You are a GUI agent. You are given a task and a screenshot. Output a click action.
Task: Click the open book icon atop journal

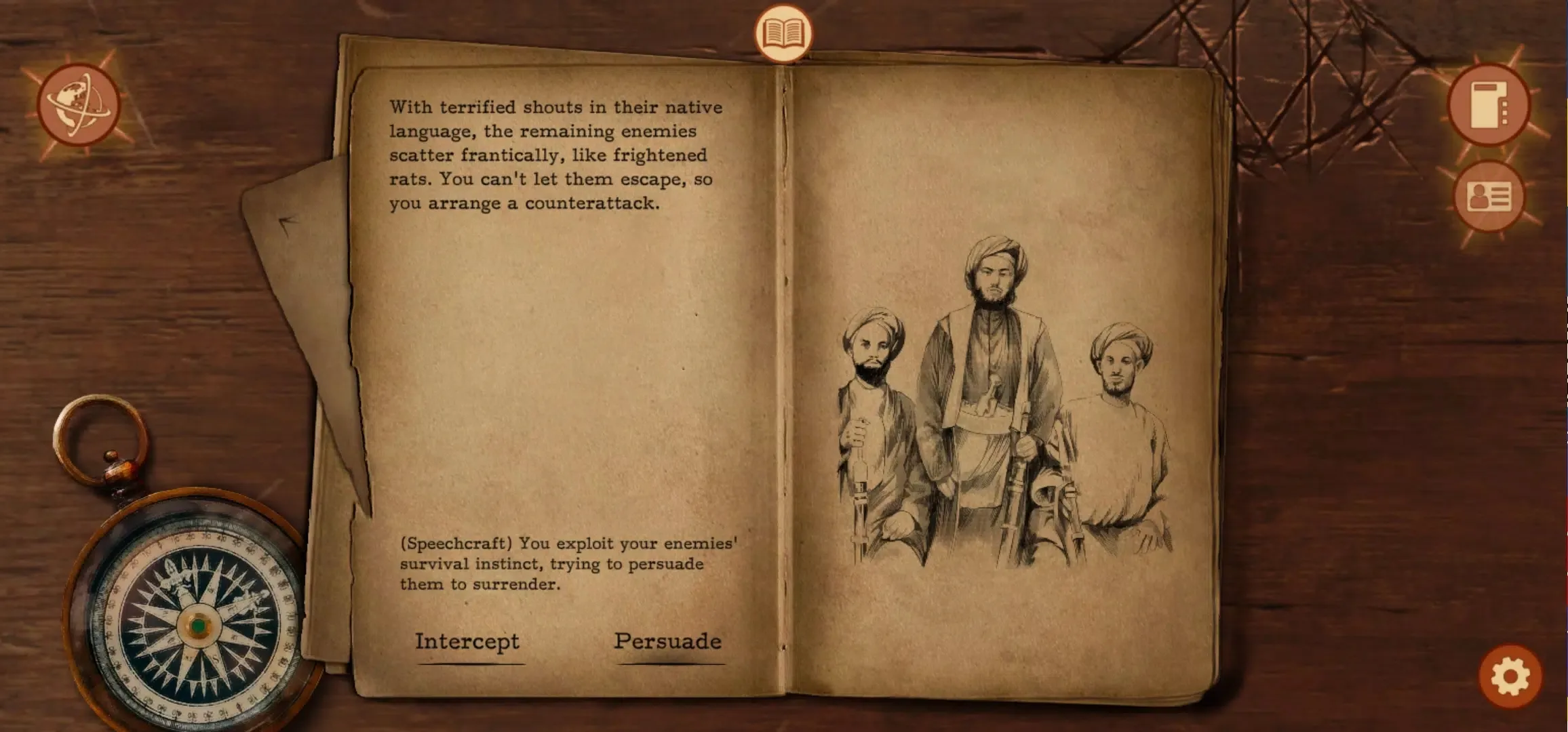click(783, 33)
